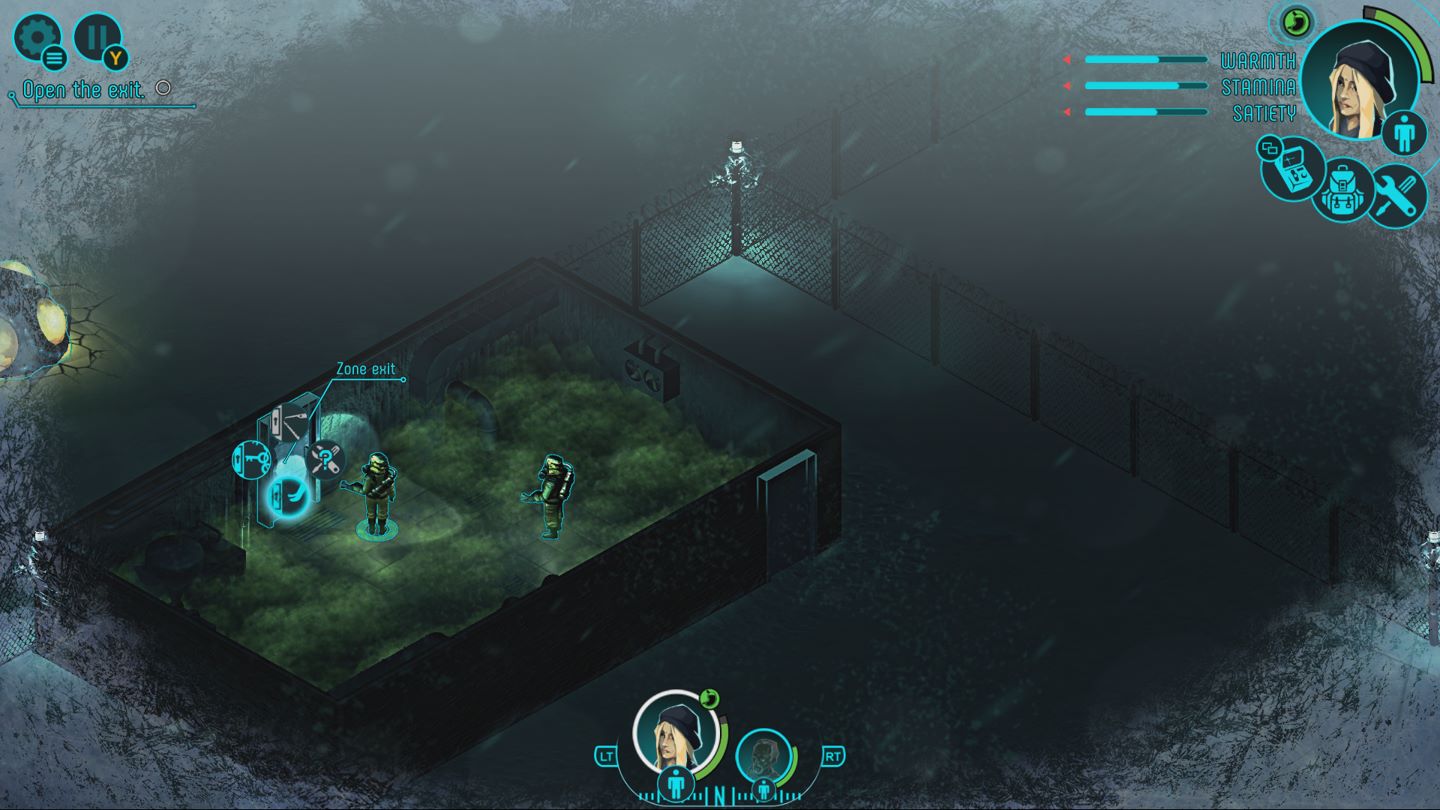Click the body status icon under the top-right portrait
The width and height of the screenshot is (1440, 810).
(x=1404, y=135)
